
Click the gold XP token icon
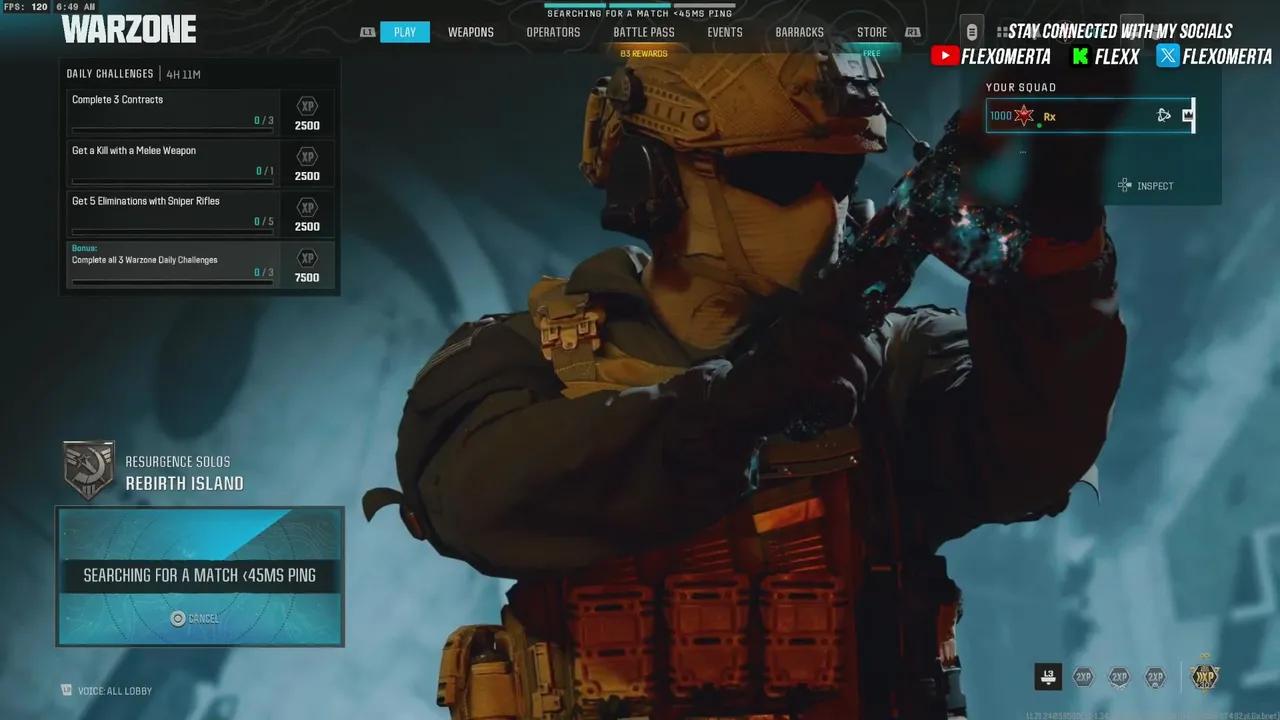[1204, 677]
